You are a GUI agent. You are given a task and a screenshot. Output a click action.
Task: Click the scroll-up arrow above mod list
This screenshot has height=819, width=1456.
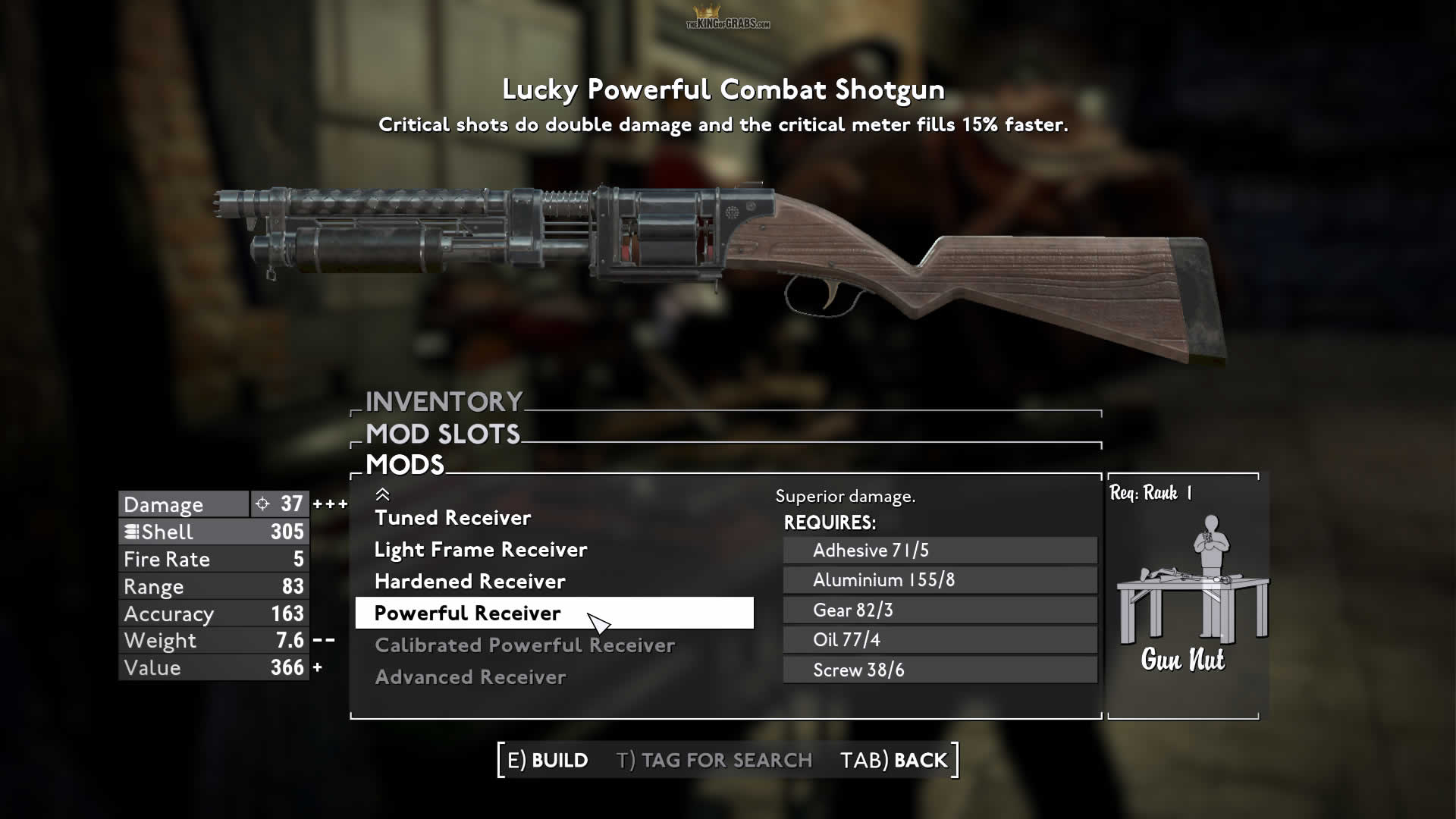pos(382,494)
